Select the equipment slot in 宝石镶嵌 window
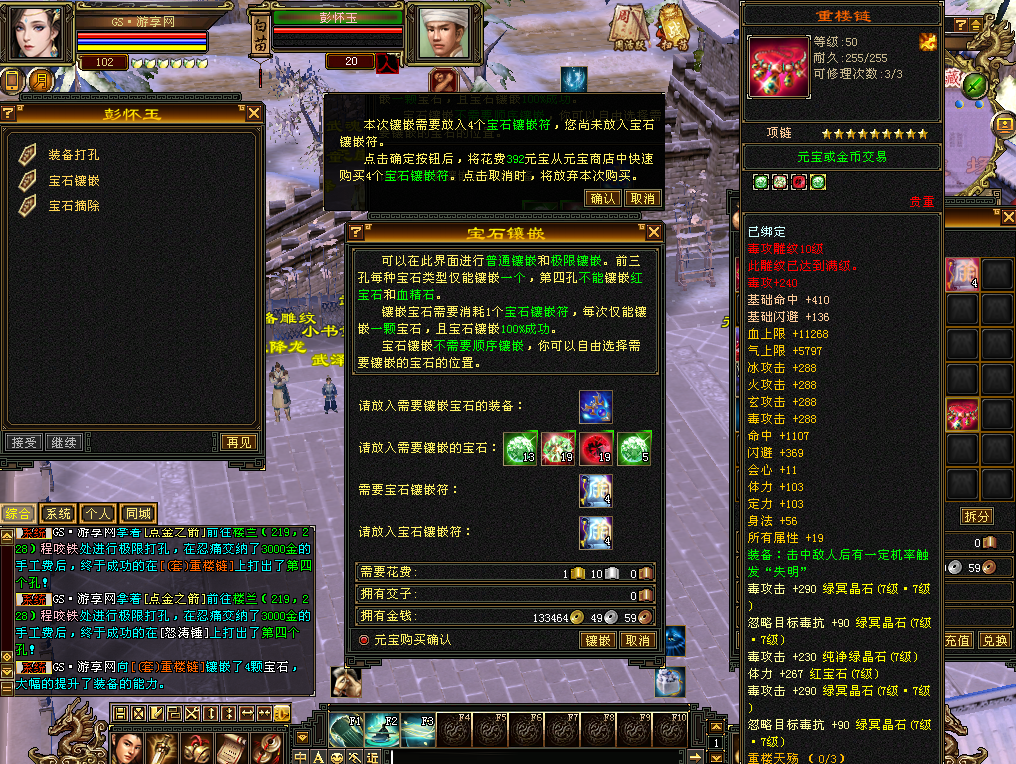1016x764 pixels. 596,407
